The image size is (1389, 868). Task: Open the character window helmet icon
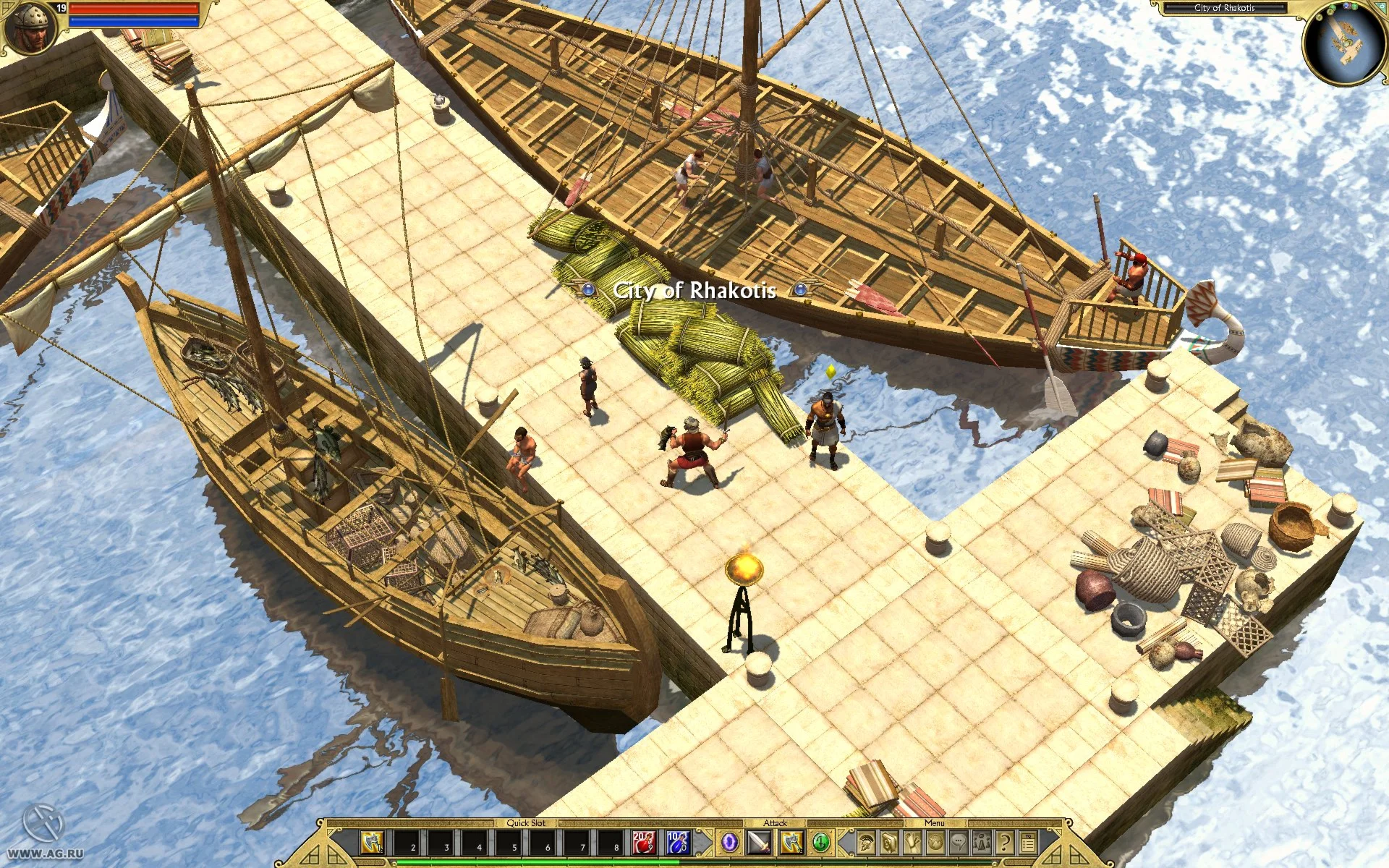865,843
